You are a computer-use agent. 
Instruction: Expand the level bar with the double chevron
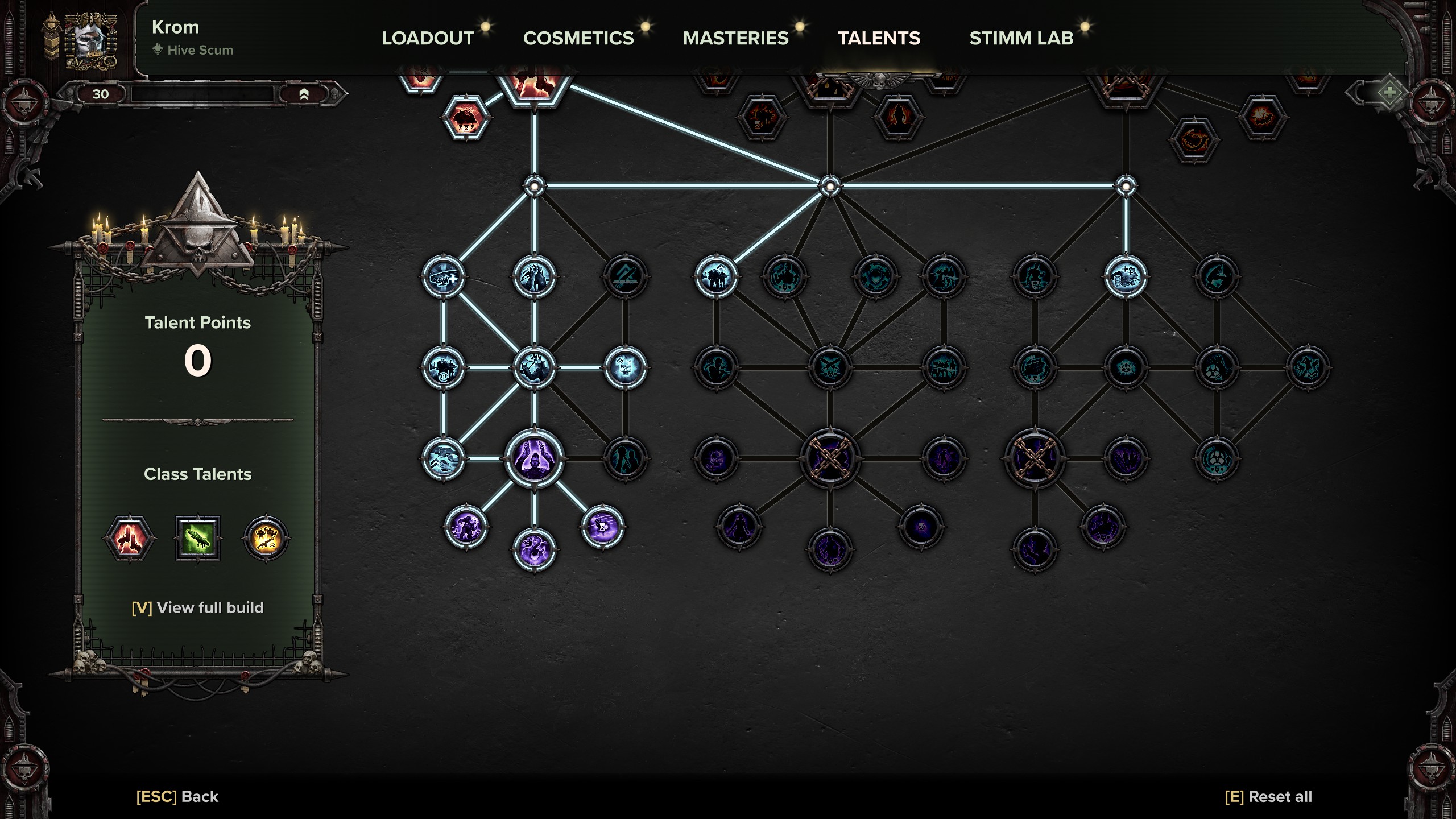(305, 94)
